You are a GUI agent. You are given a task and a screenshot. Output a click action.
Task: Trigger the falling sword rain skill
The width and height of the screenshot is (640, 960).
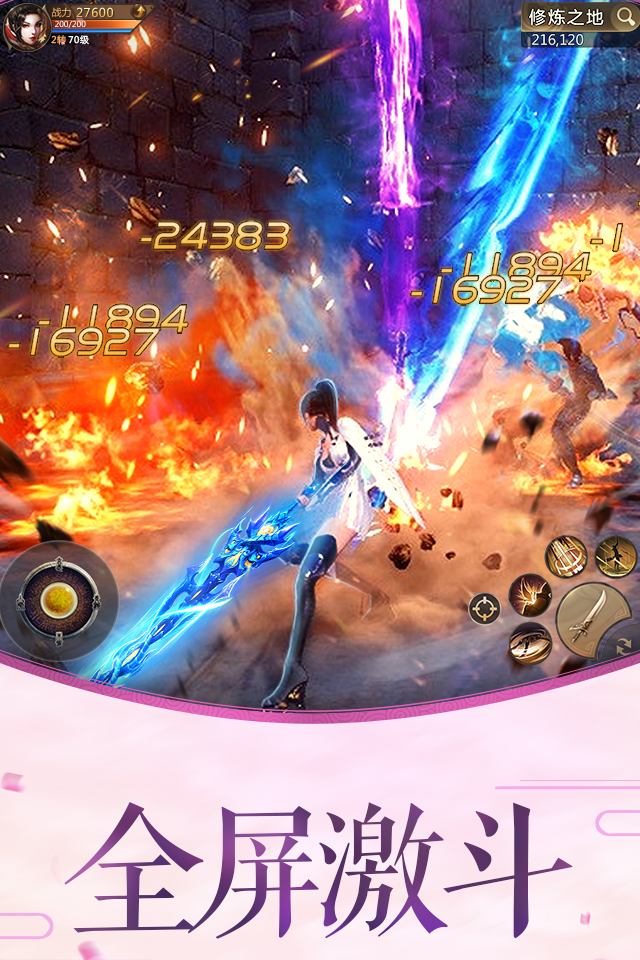[x=565, y=558]
